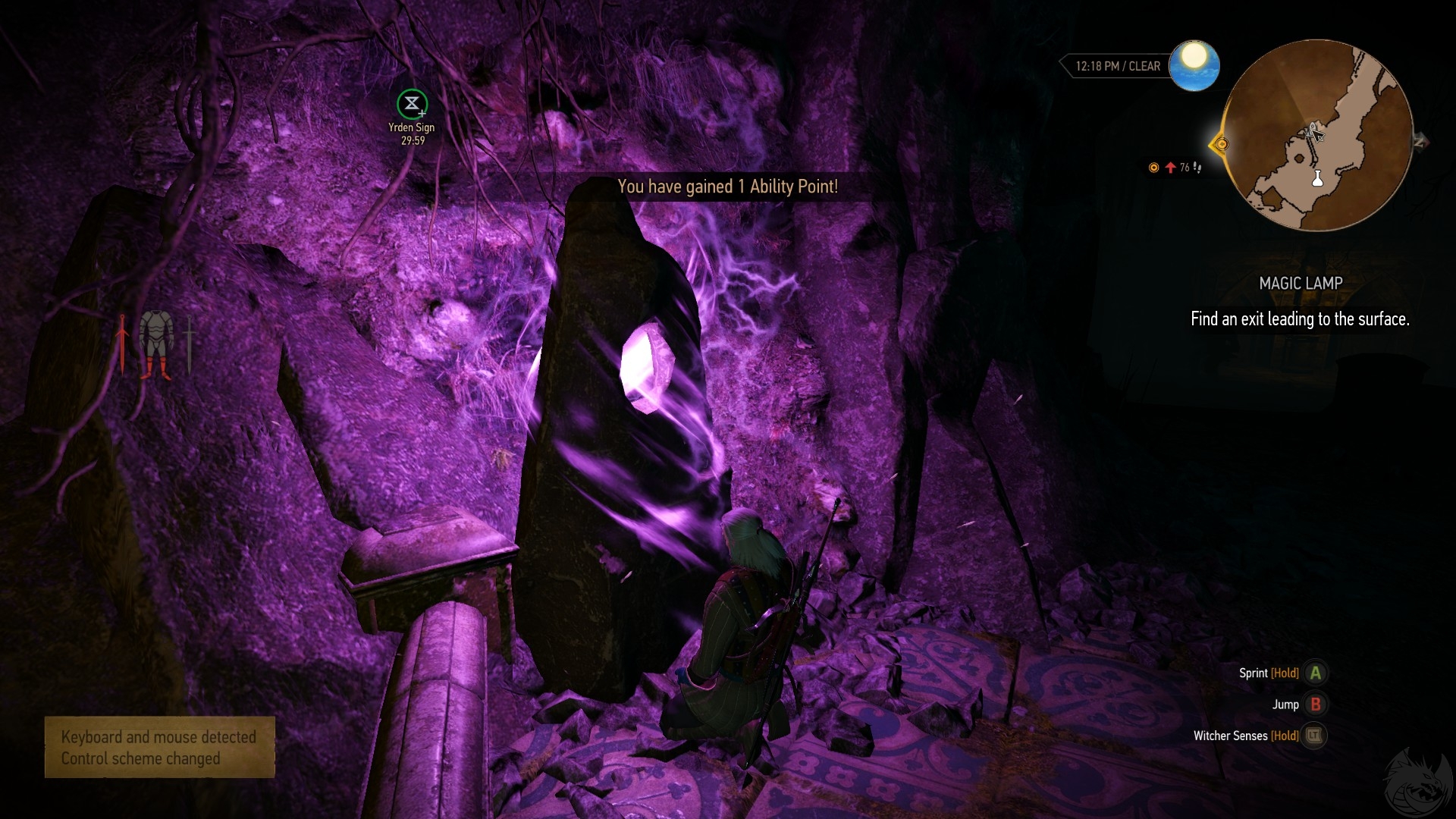Screen dimensions: 1456x819
Task: Open the Magic Lamp quest tracker
Action: (x=1300, y=284)
